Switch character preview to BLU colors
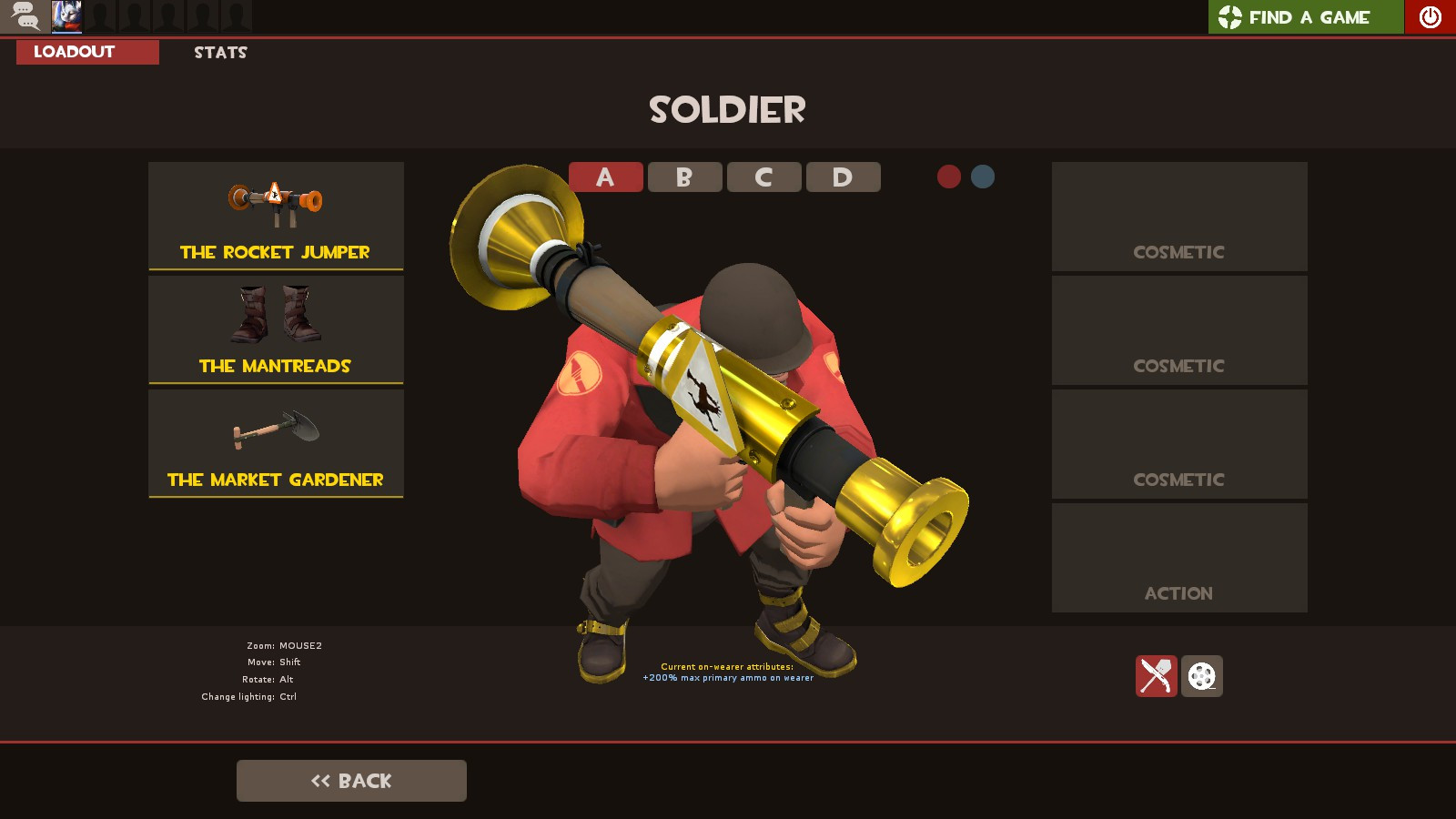 click(x=981, y=177)
